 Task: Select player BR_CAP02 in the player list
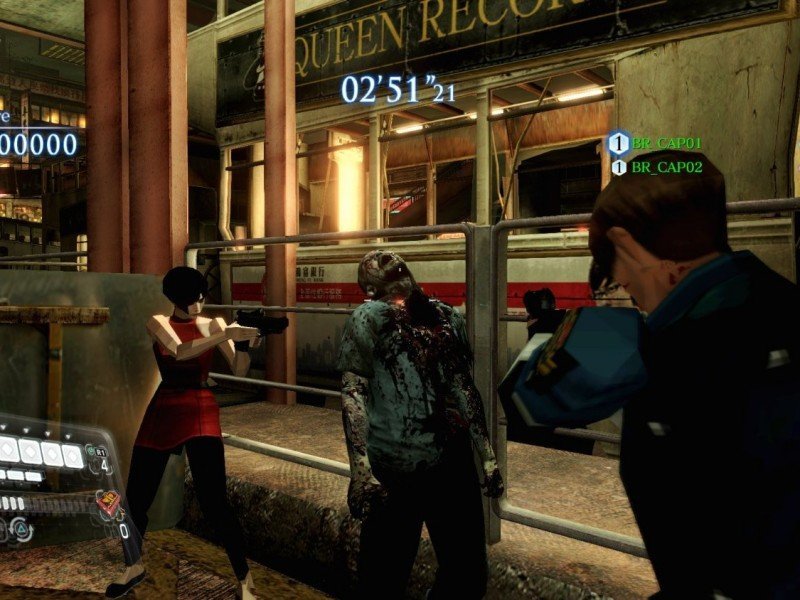[666, 167]
